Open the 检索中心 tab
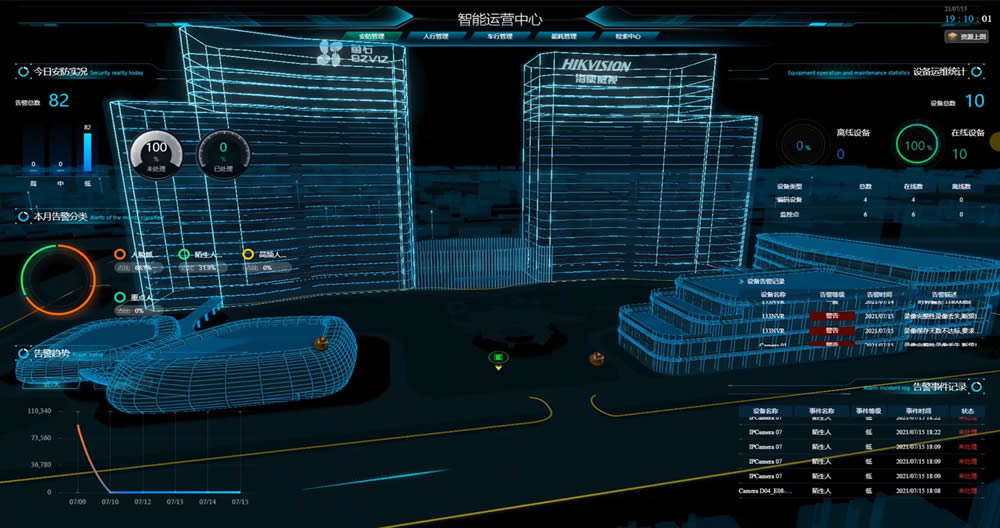 pyautogui.click(x=628, y=36)
